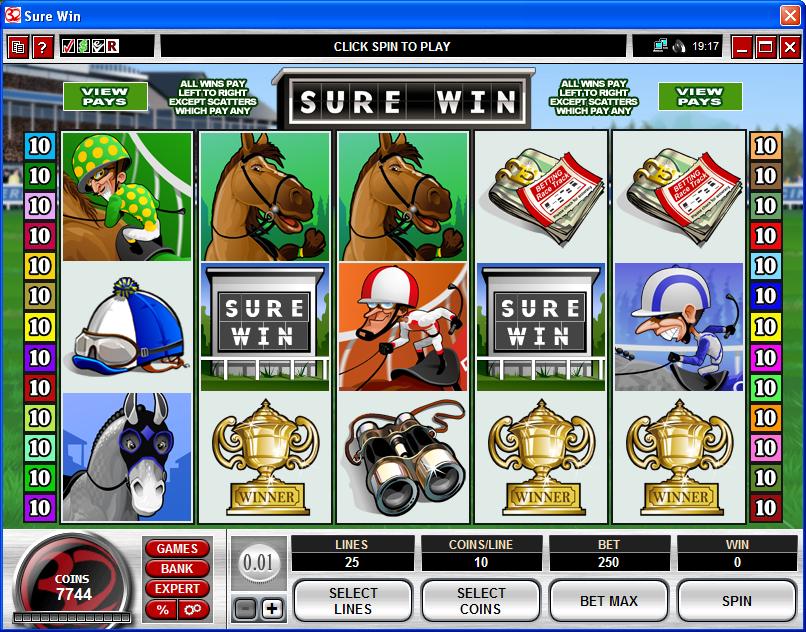
Task: Open the GAMES menu
Action: [x=177, y=548]
